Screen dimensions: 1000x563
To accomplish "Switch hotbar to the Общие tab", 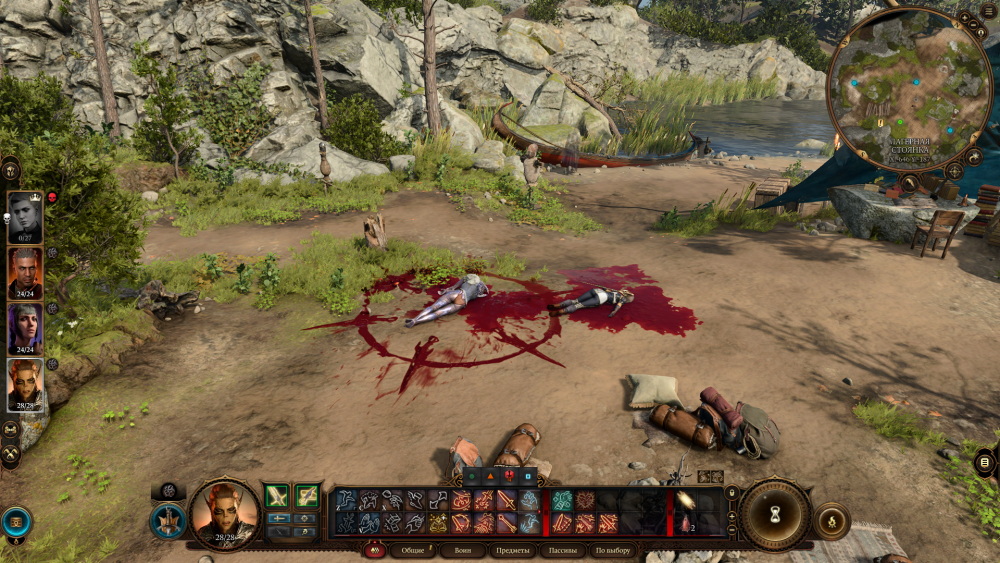I will (411, 550).
